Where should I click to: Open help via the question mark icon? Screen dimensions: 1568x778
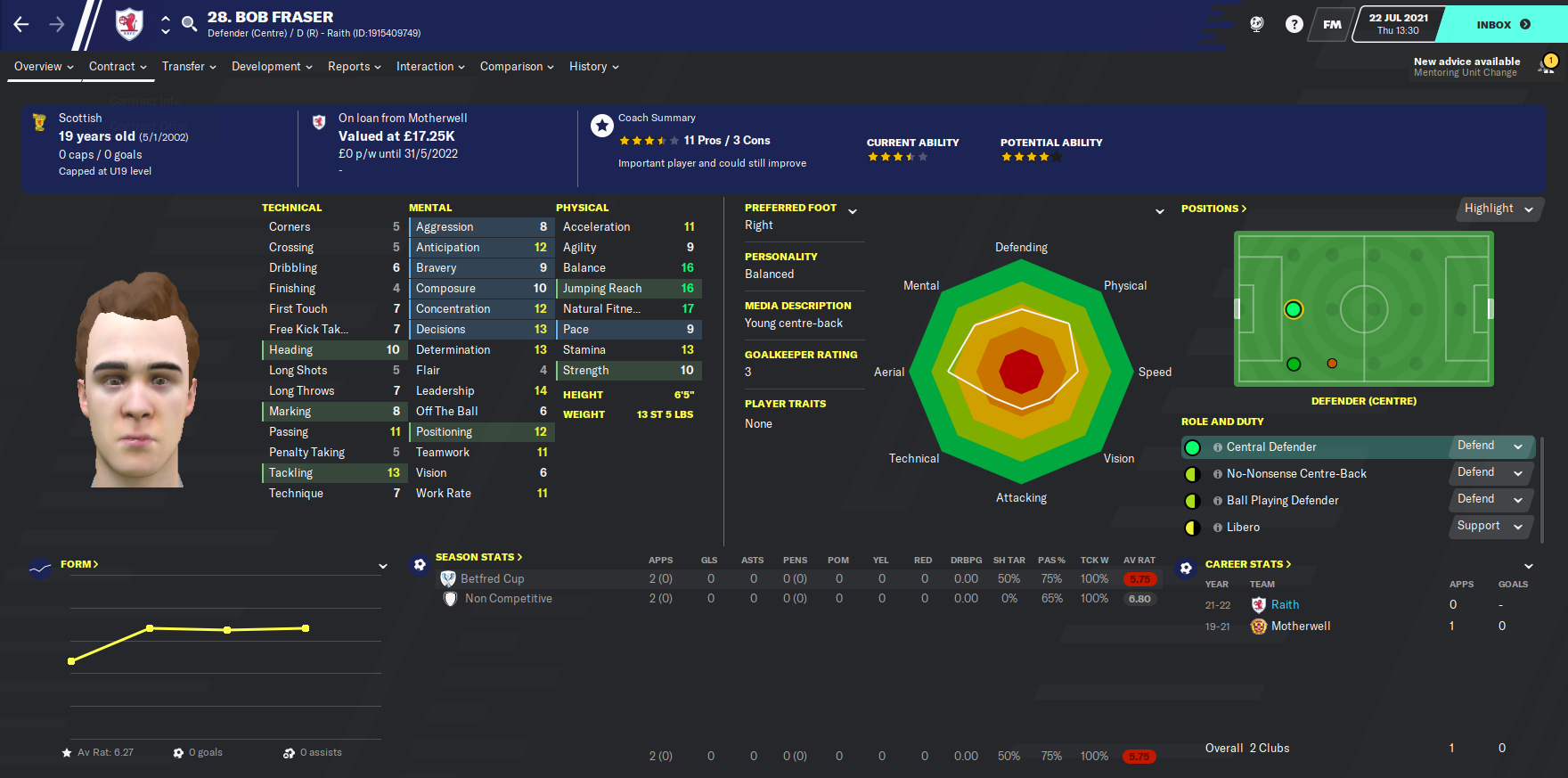[1294, 24]
